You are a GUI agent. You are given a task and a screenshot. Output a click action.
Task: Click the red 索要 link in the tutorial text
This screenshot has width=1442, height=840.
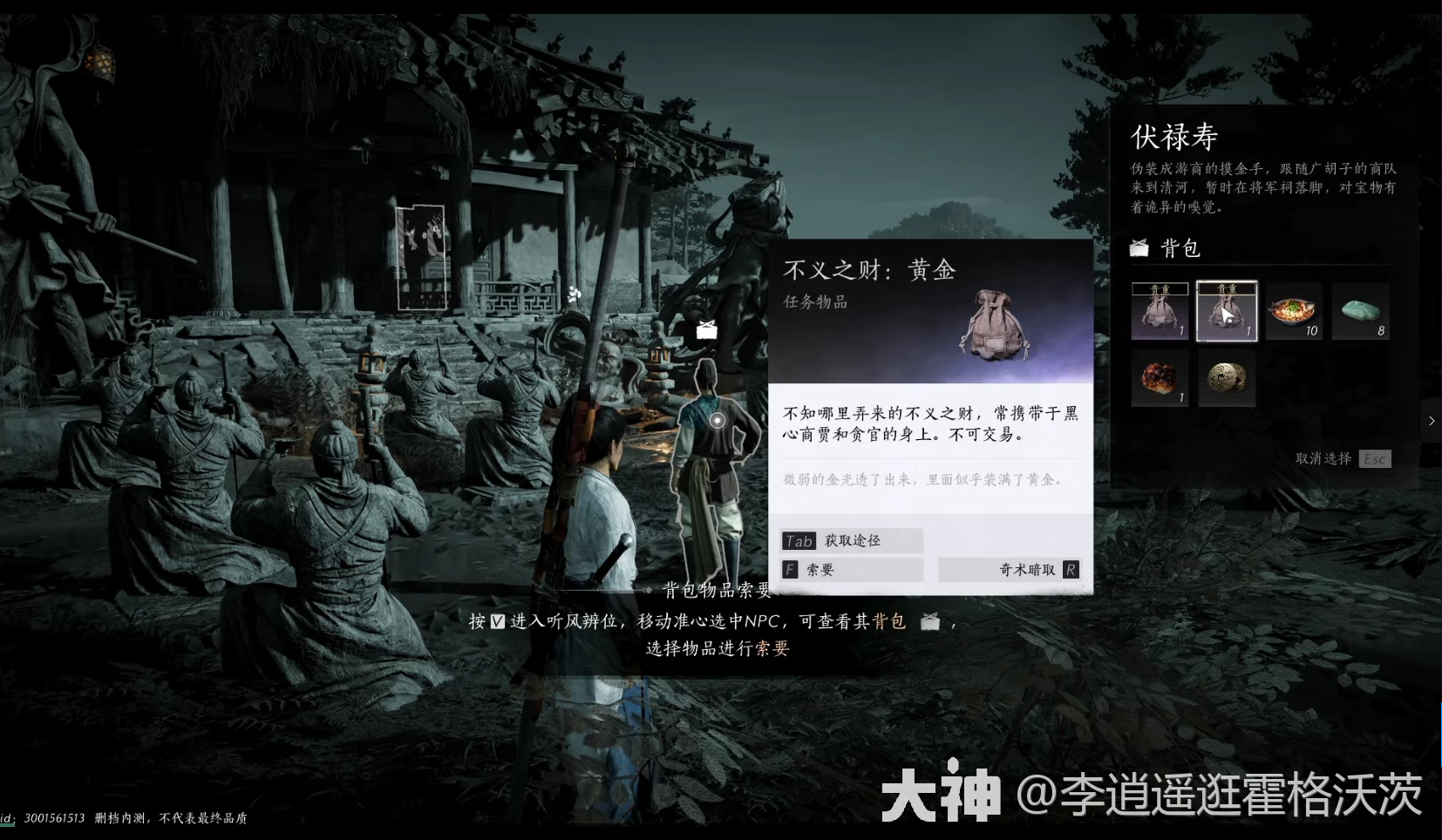pos(774,648)
